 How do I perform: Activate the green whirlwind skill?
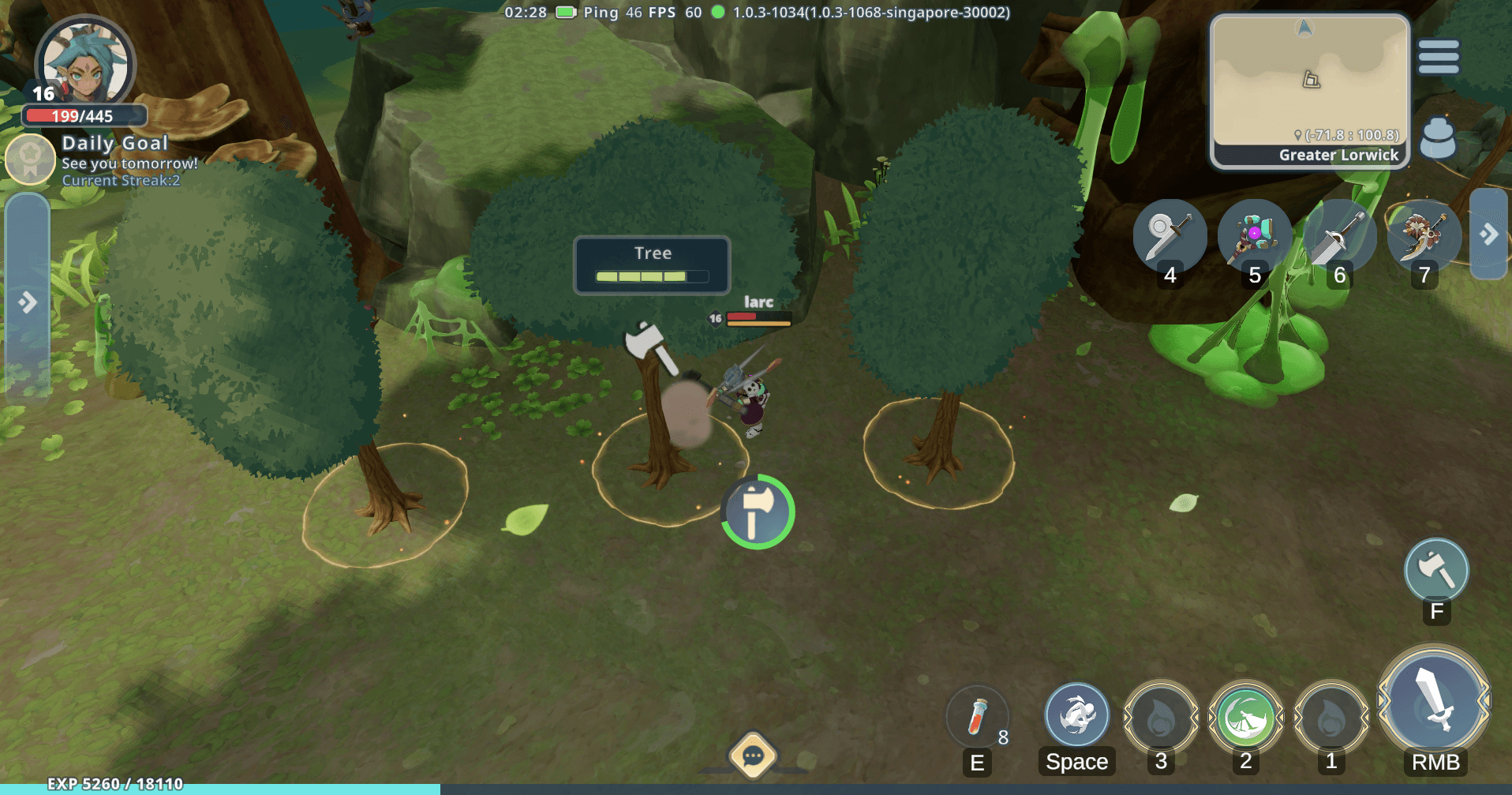(x=1245, y=718)
